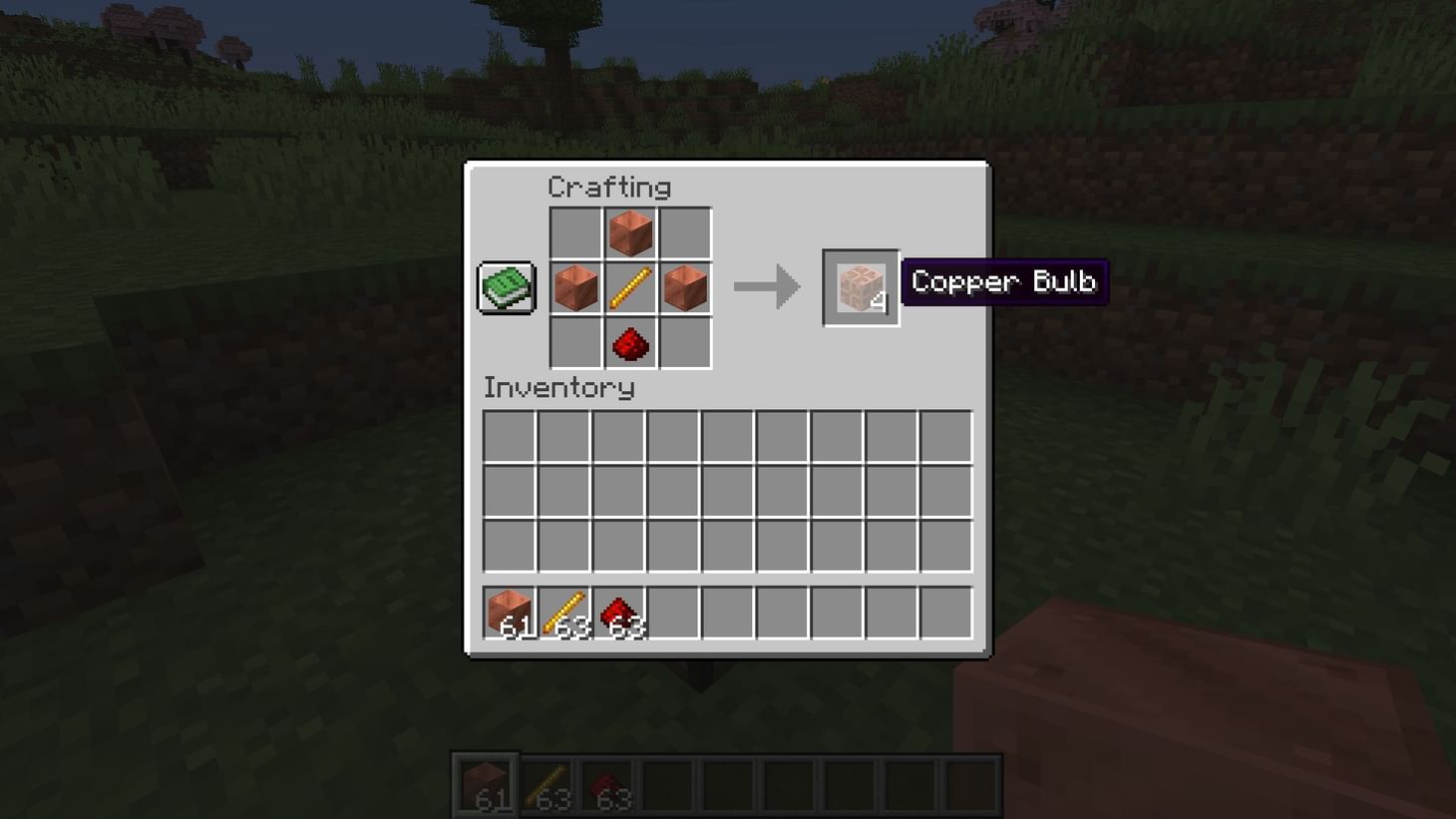Select the Copper Bulb in the result slot
The width and height of the screenshot is (1456, 819).
click(860, 288)
